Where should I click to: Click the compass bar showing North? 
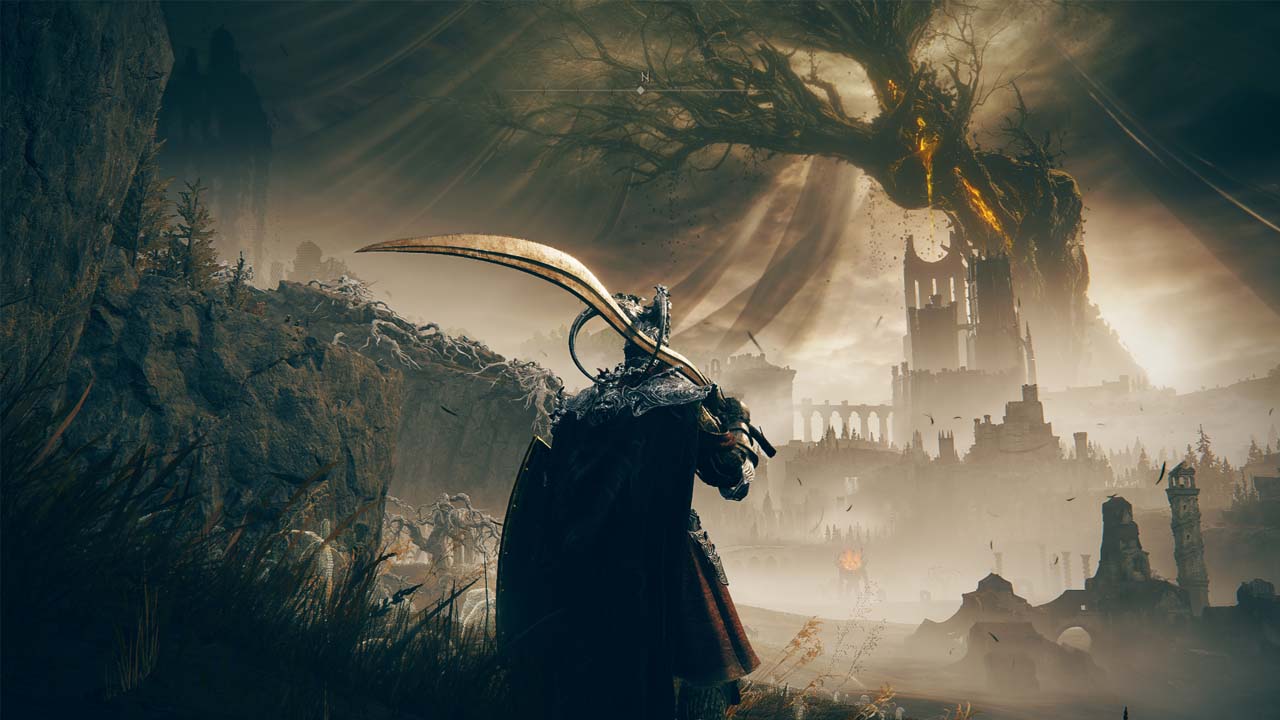tap(640, 89)
